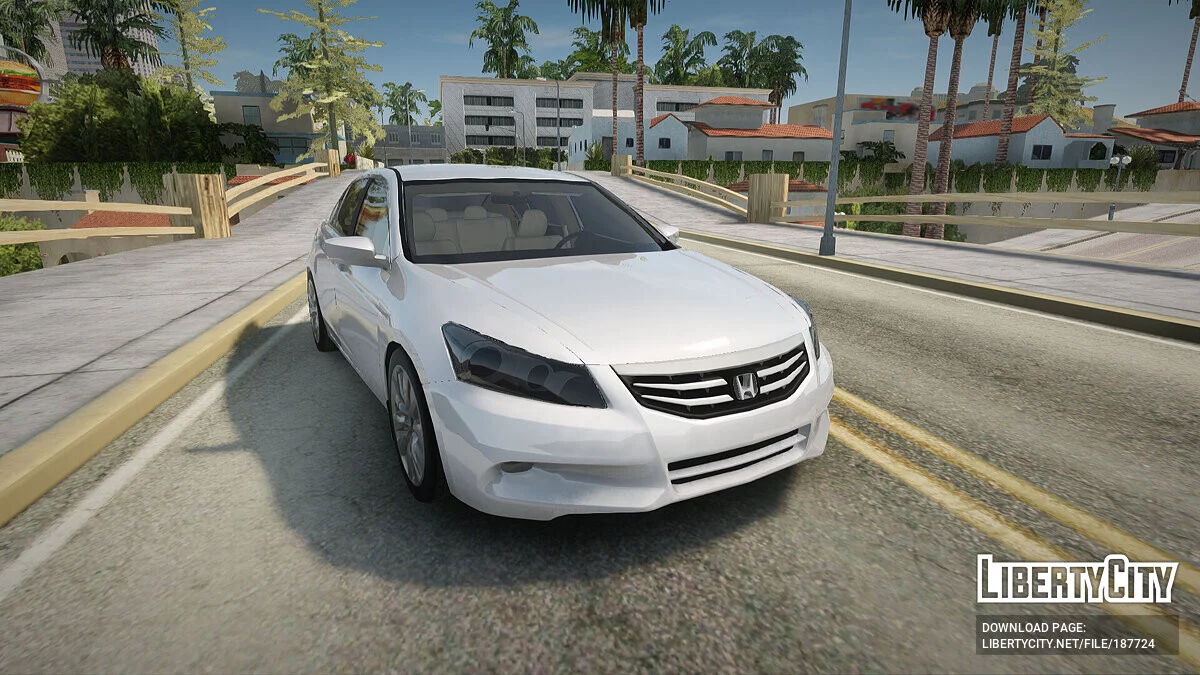Open the libertycity.net/file/187724 download link
This screenshot has height=675, width=1200.
pyautogui.click(x=1067, y=646)
